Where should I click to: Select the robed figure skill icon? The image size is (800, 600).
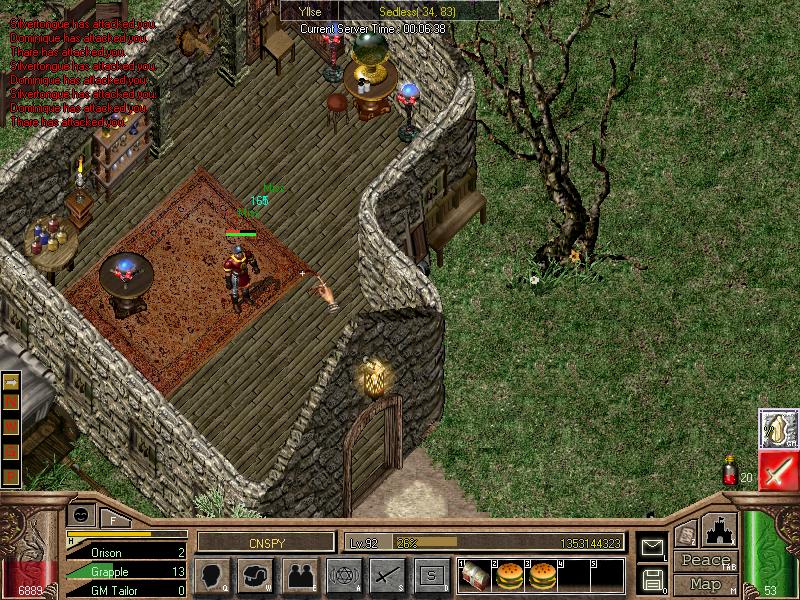(x=778, y=428)
